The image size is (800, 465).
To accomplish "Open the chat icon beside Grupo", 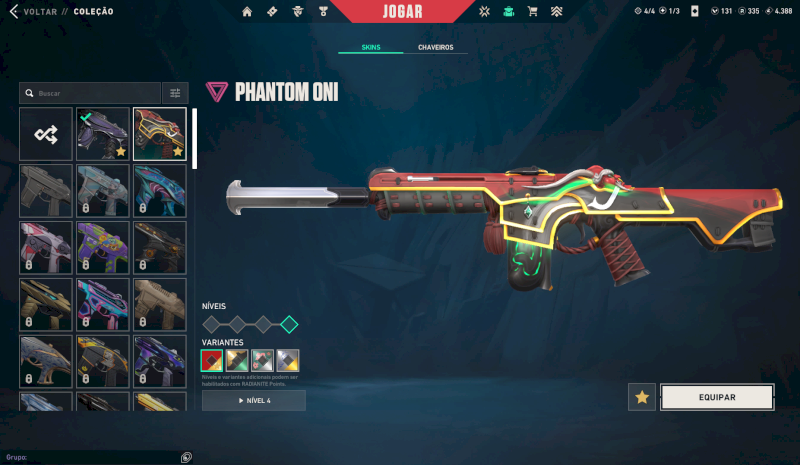I will [186, 457].
